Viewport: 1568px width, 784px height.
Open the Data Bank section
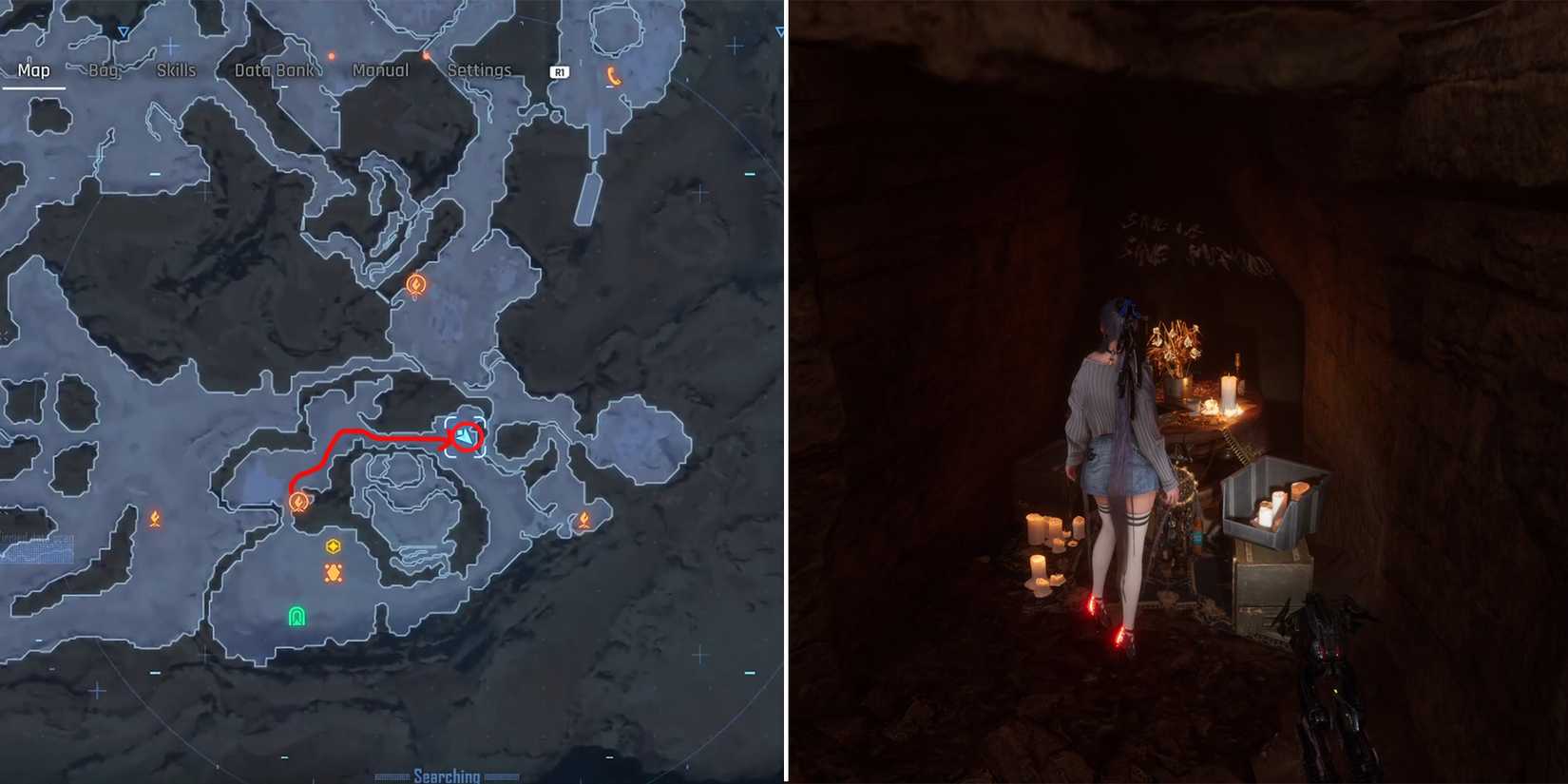[x=275, y=69]
